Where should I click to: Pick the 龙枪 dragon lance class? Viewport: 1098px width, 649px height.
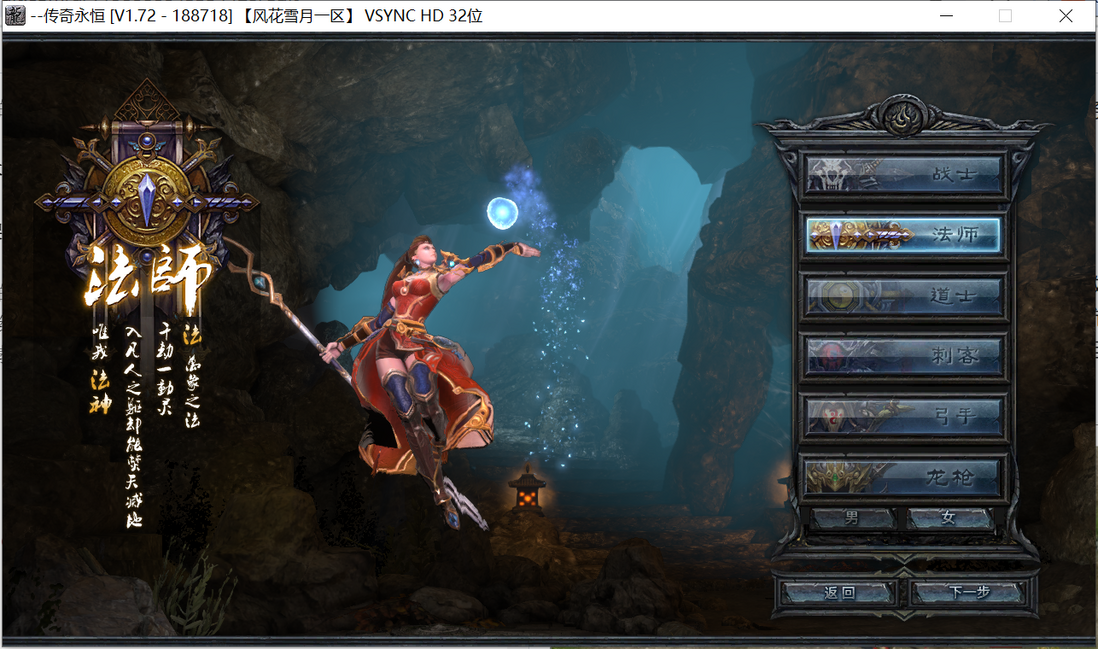click(904, 477)
